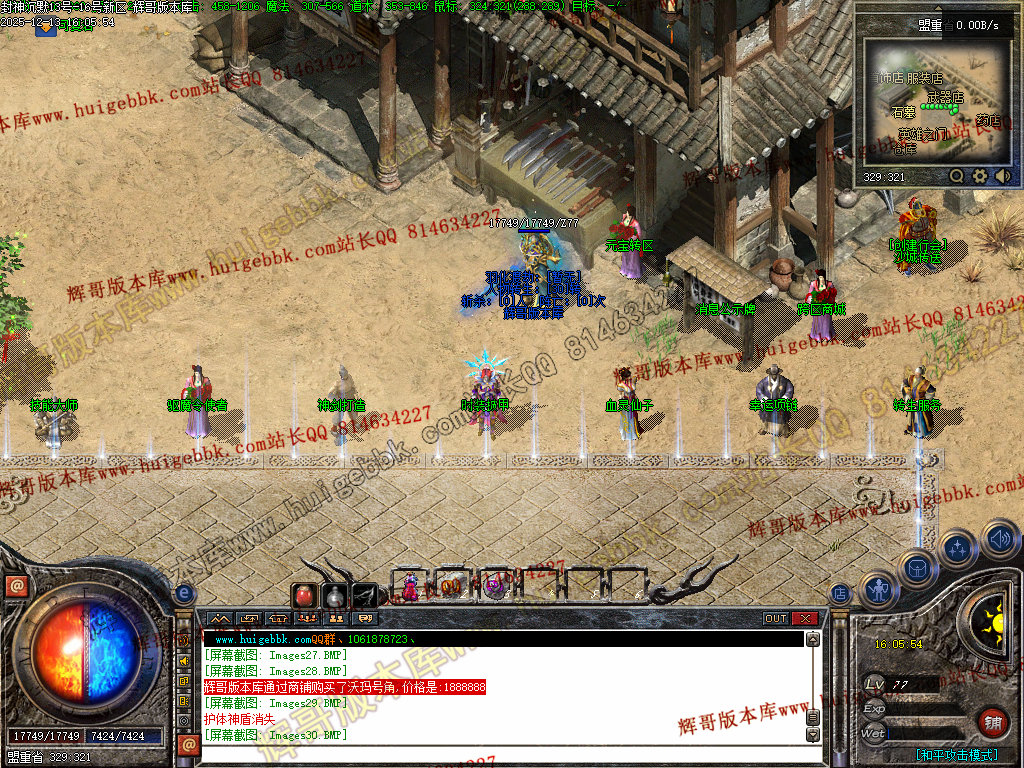The image size is (1024, 768).
Task: Open the skills sparkle icon
Action: click(x=958, y=548)
